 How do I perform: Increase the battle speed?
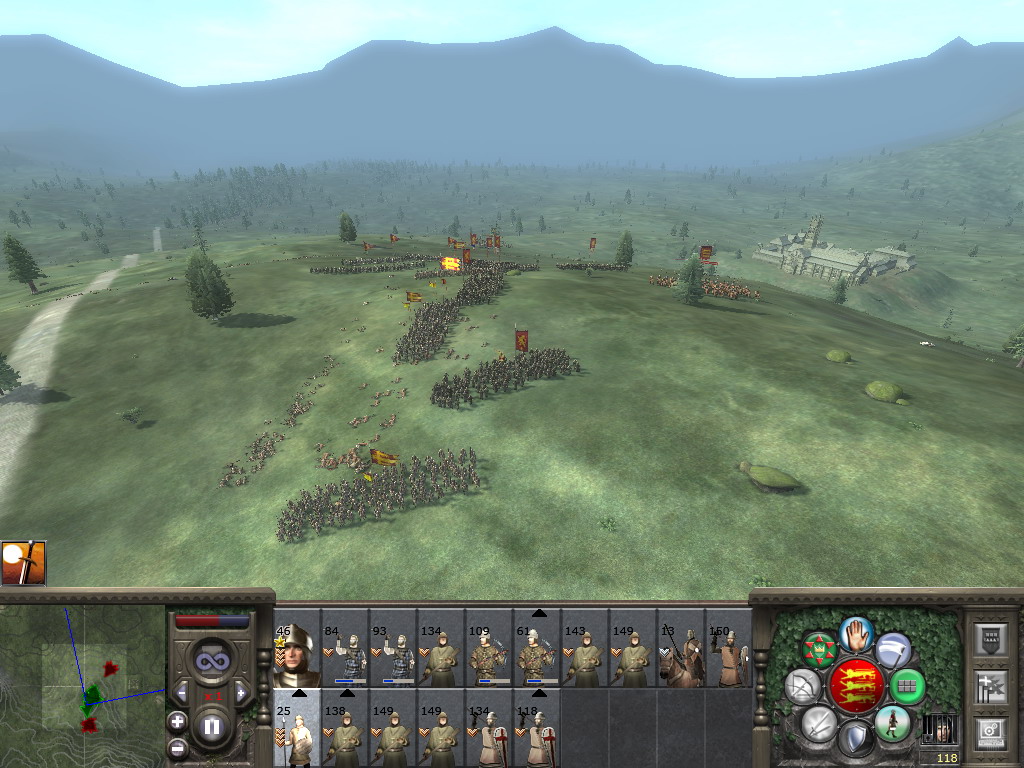pyautogui.click(x=241, y=692)
